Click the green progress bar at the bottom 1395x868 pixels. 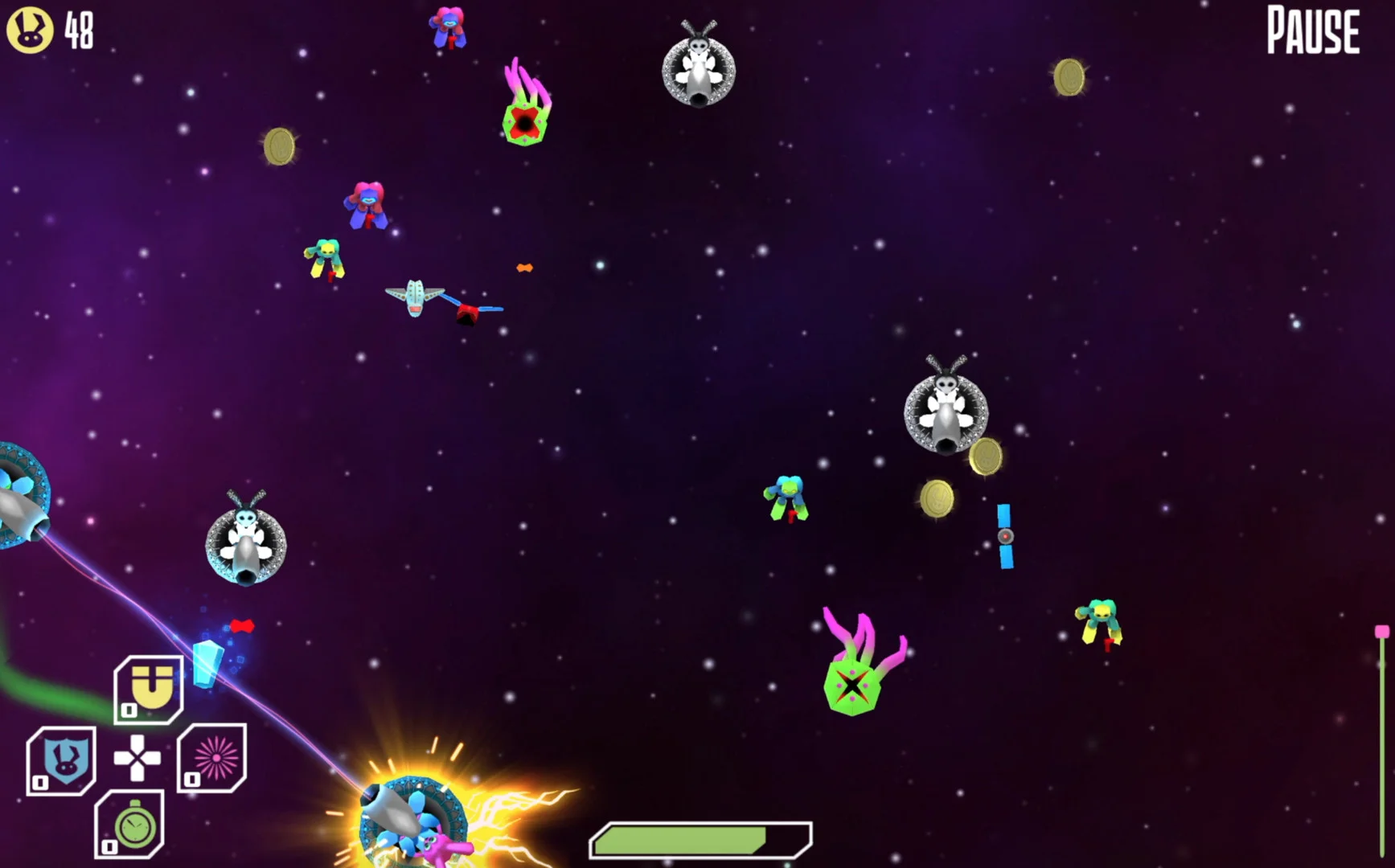700,840
